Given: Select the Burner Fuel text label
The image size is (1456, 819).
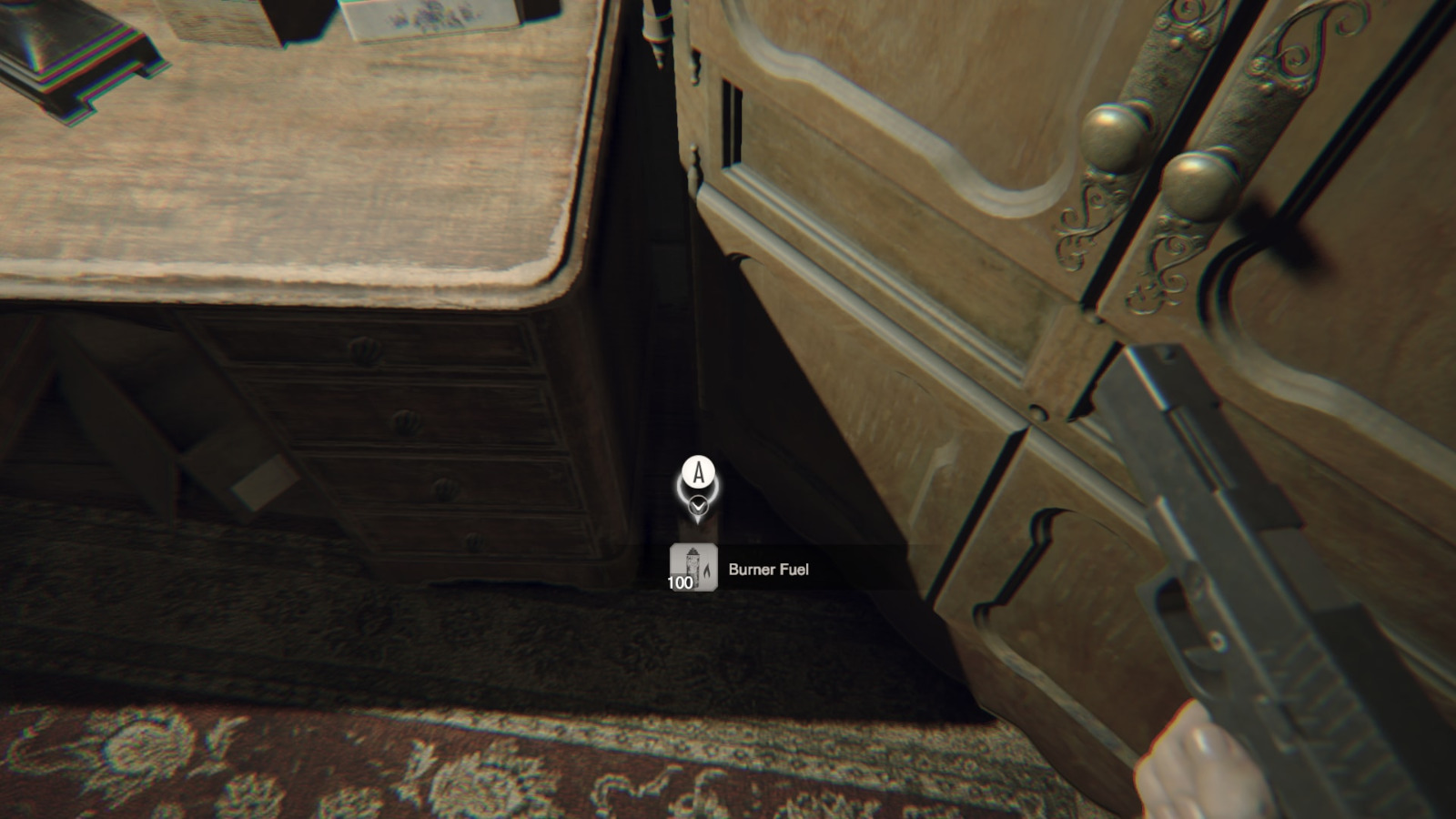Looking at the screenshot, I should (x=769, y=568).
